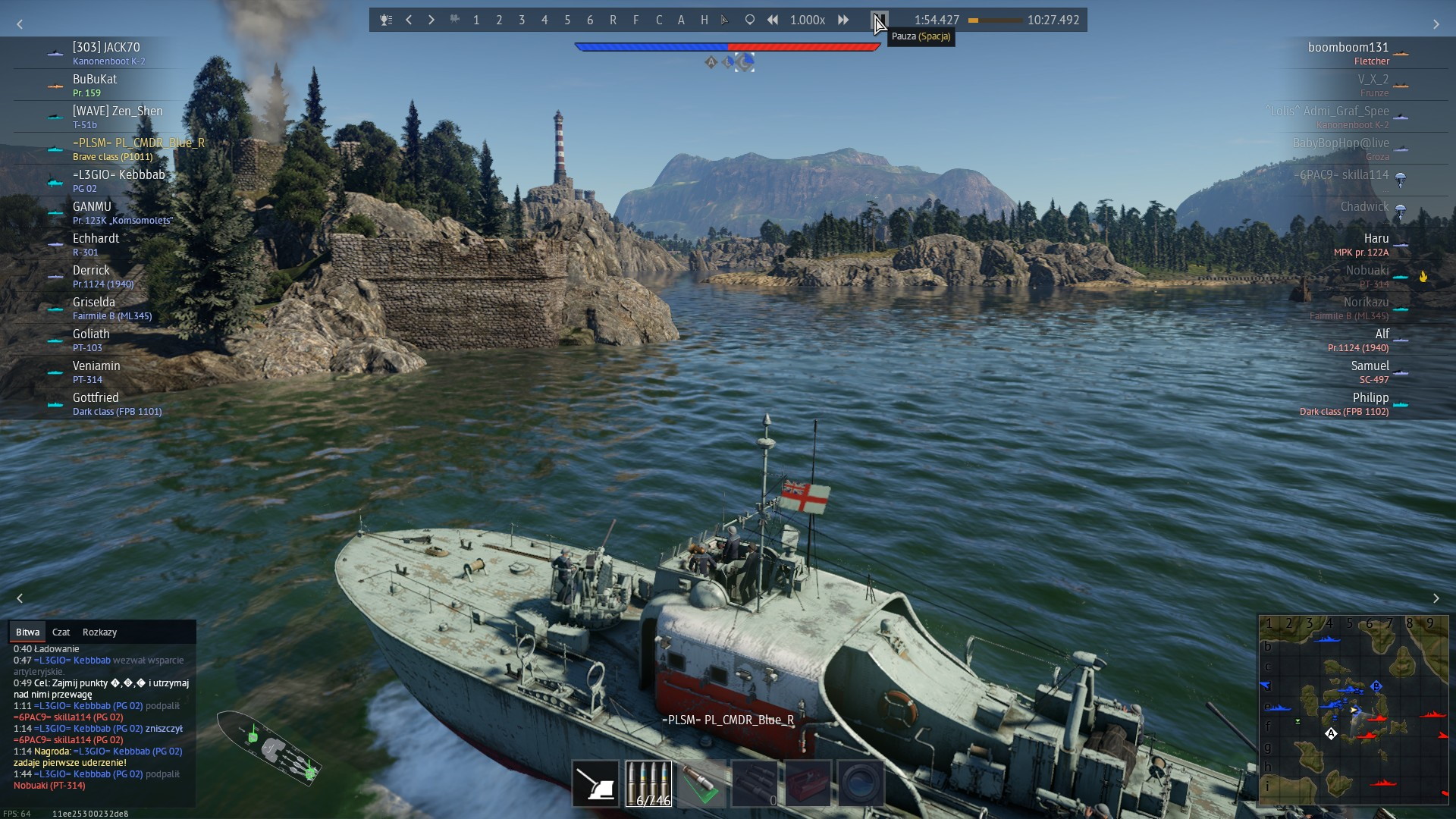Click the tactical minimap

pos(1353,710)
